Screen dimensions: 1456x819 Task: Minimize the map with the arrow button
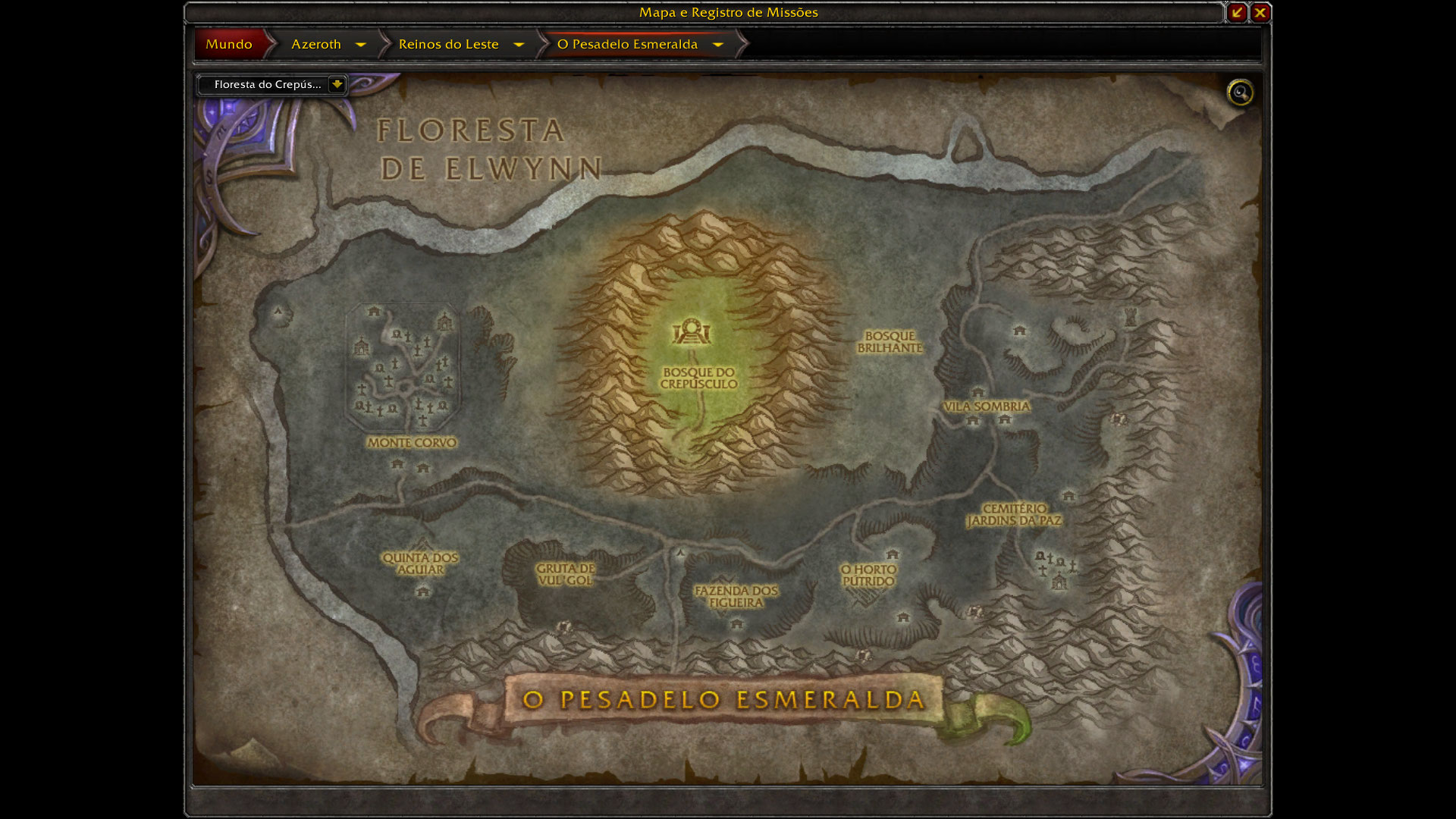coord(1237,12)
